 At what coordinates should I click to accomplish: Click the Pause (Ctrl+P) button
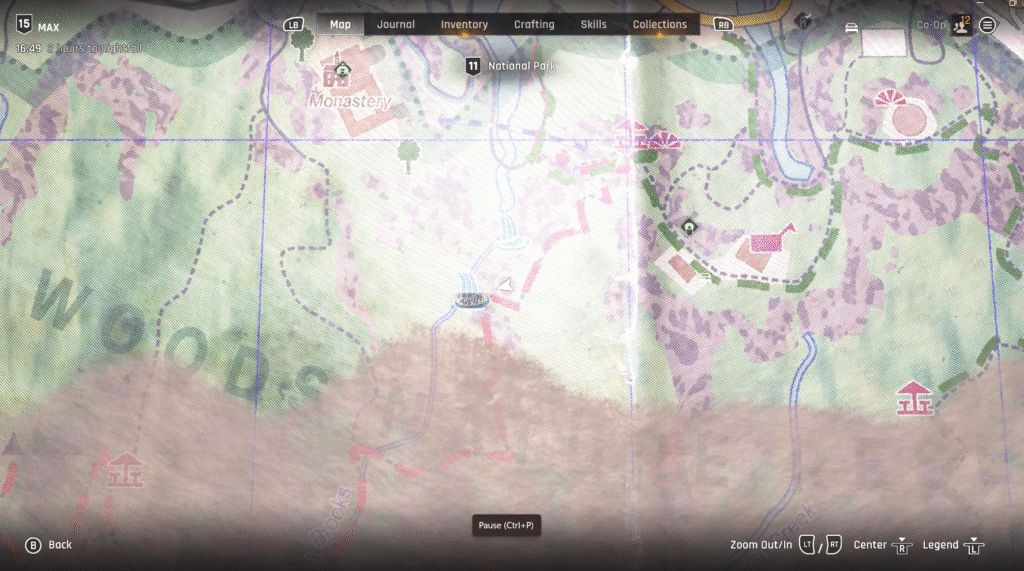click(506, 525)
